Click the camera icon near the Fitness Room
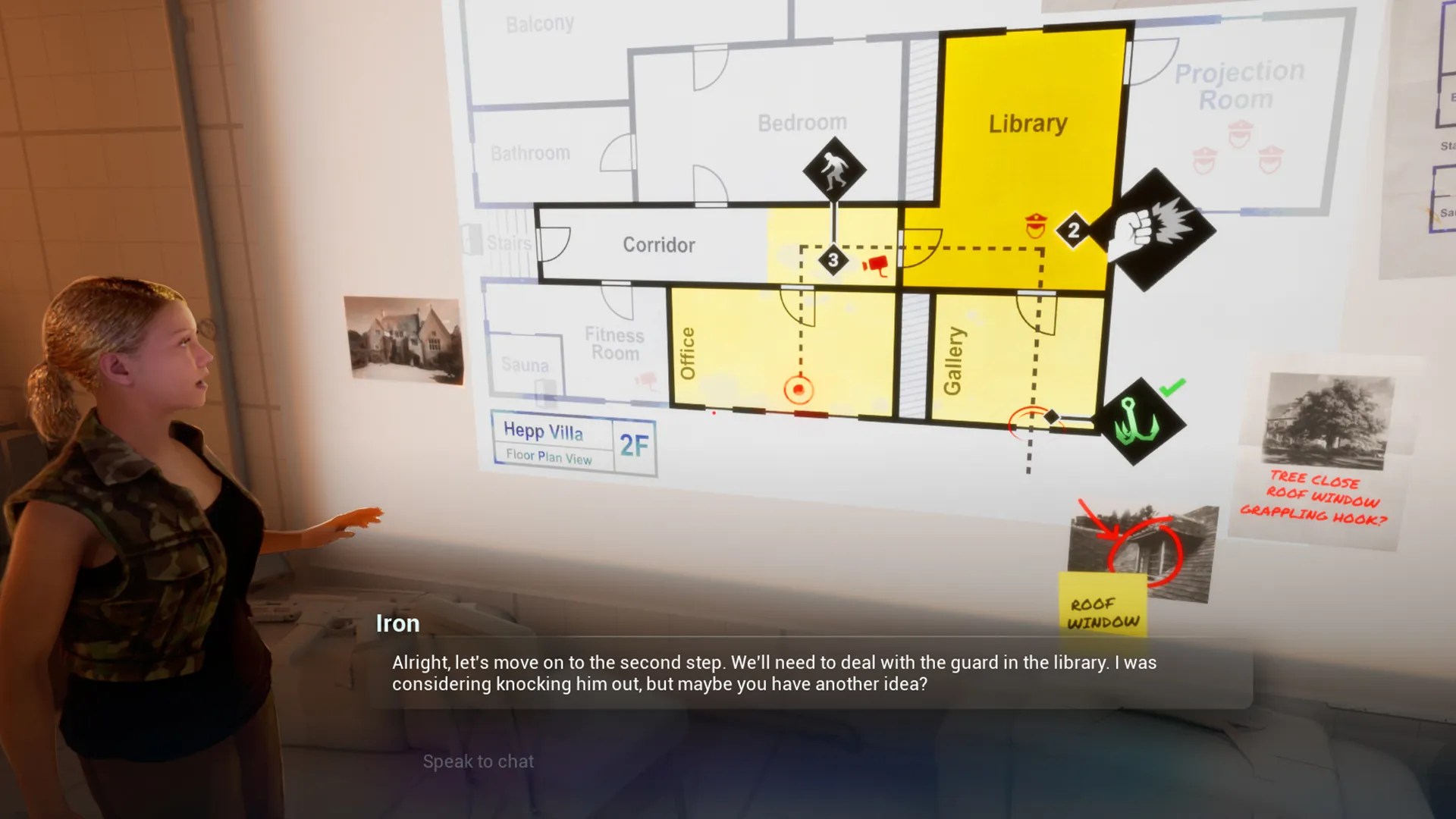1456x819 pixels. tap(646, 381)
